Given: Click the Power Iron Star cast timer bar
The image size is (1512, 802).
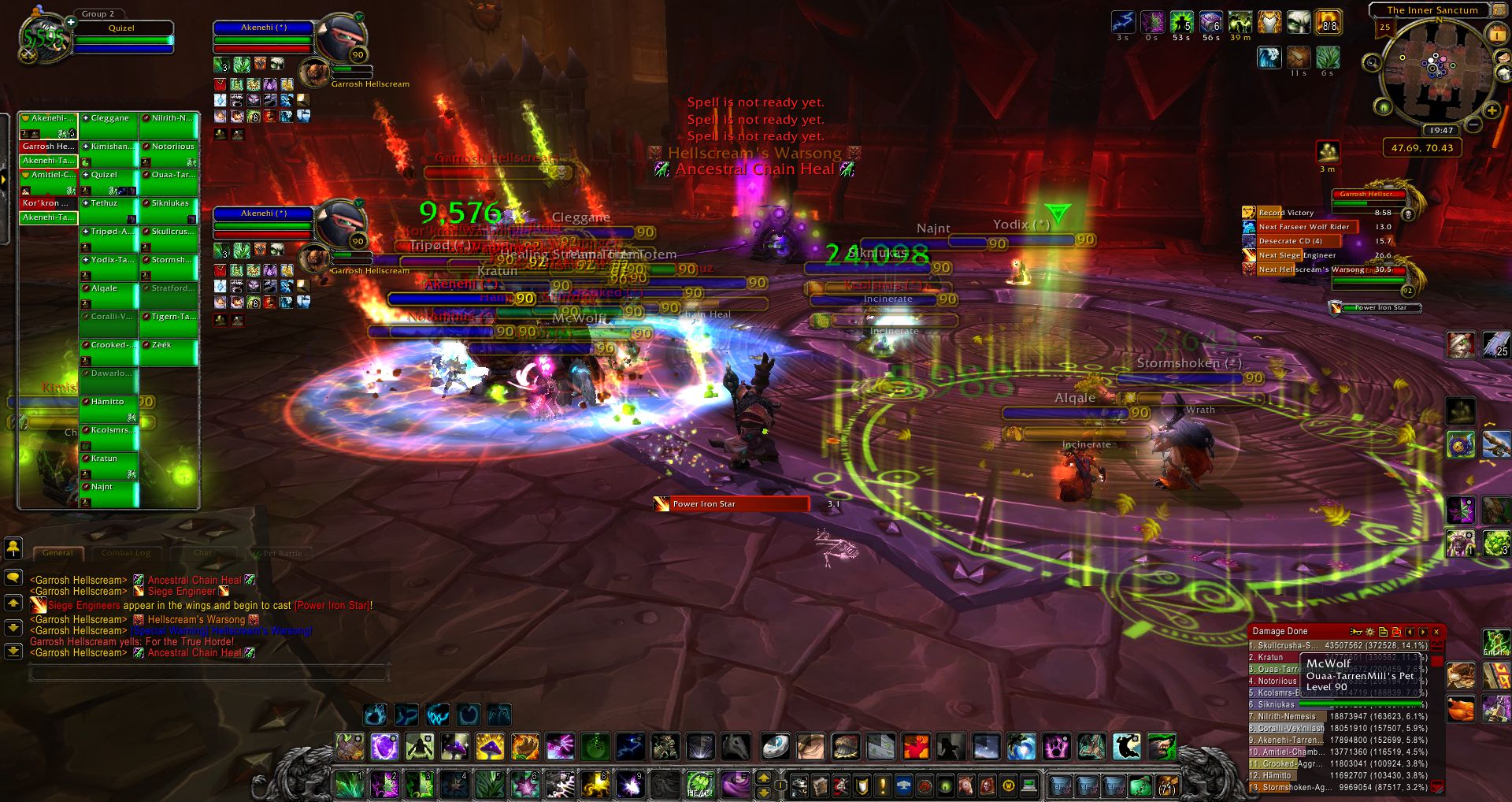Looking at the screenshot, I should [x=731, y=504].
